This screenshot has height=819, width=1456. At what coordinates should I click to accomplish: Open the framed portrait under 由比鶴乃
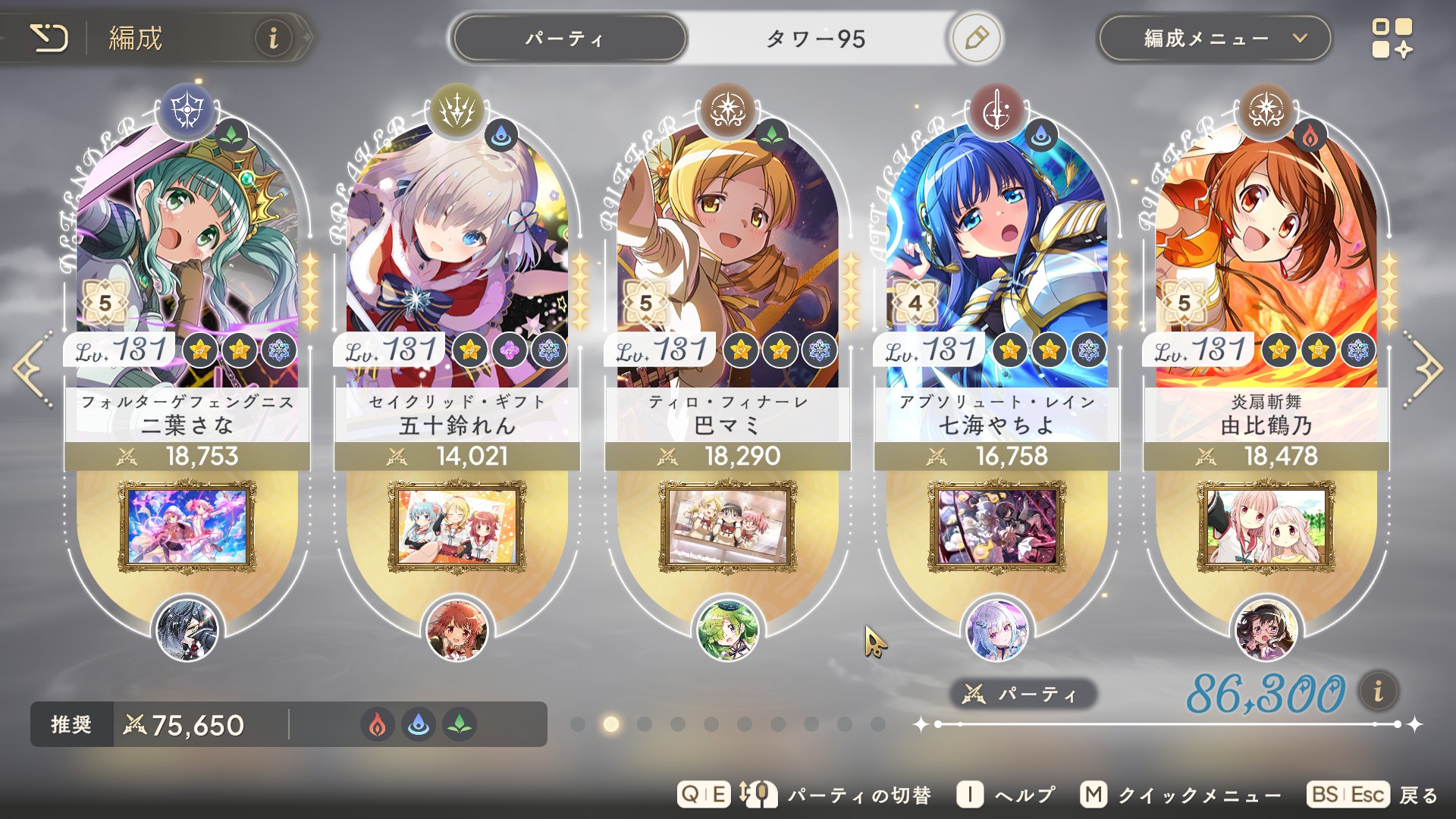pos(1266,526)
